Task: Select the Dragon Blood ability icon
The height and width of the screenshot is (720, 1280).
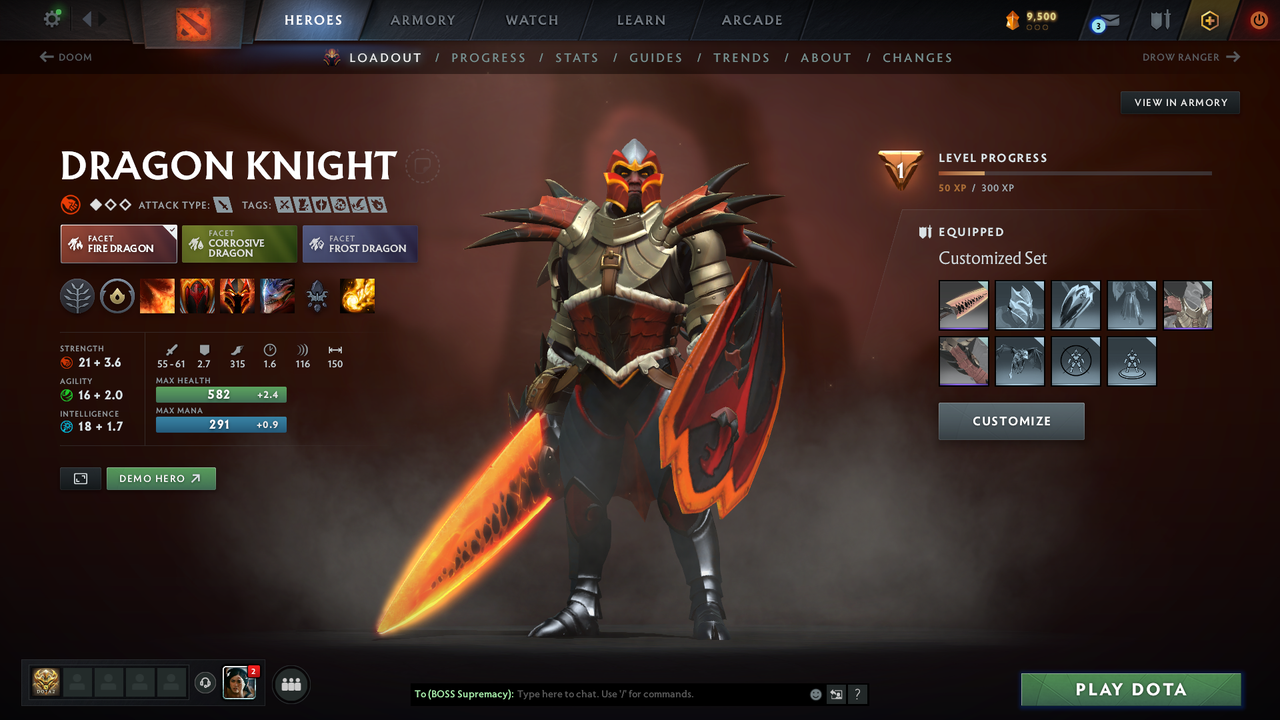Action: (x=237, y=296)
